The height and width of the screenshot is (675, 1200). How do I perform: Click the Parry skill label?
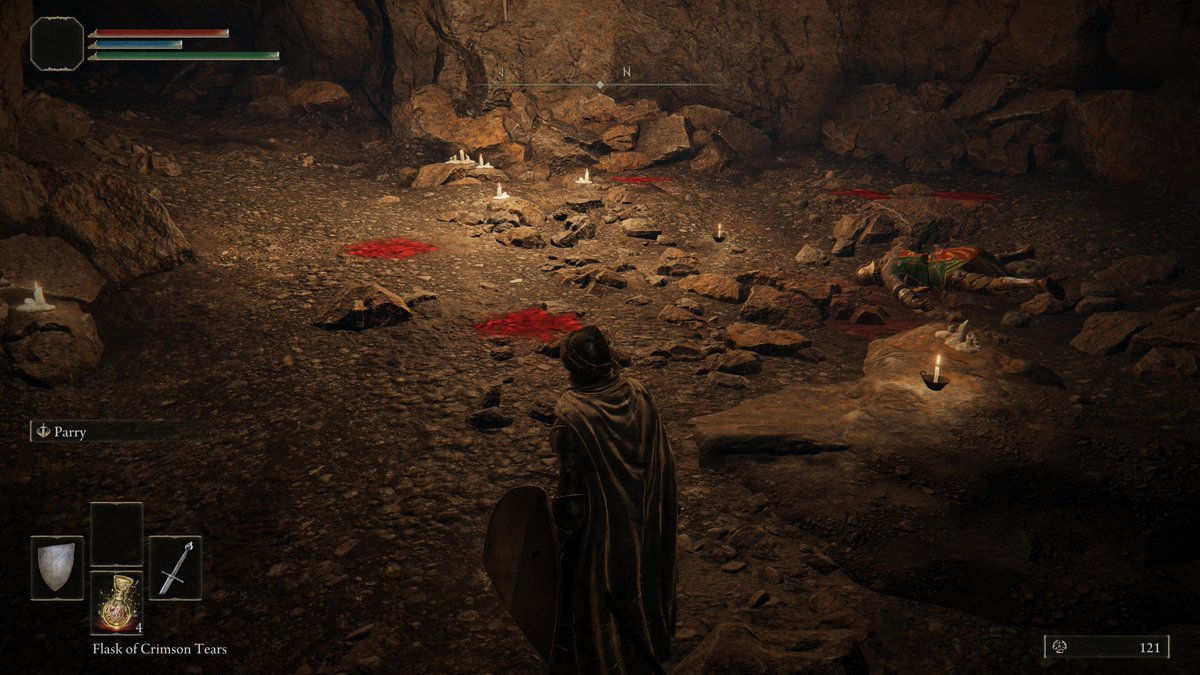click(x=70, y=432)
